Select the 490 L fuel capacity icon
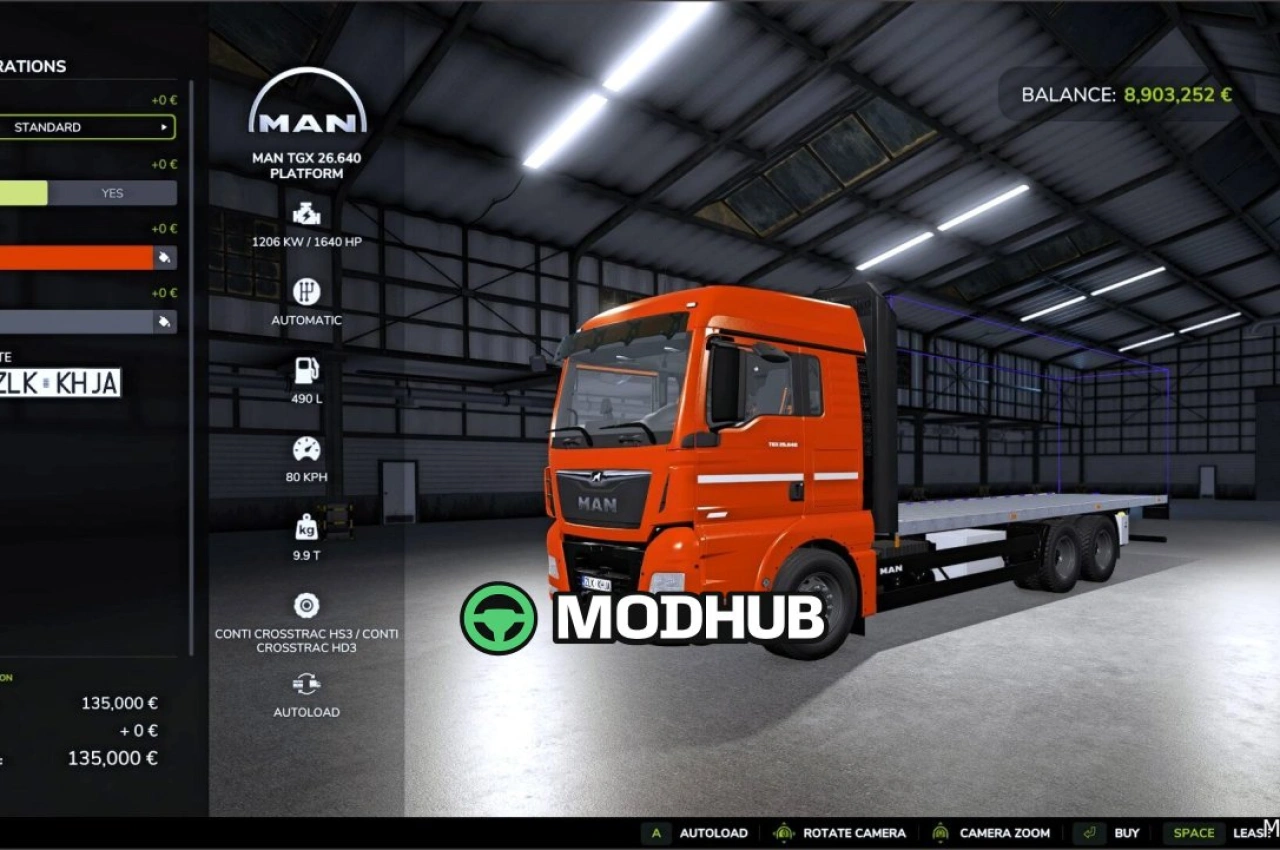This screenshot has height=850, width=1280. (x=305, y=369)
